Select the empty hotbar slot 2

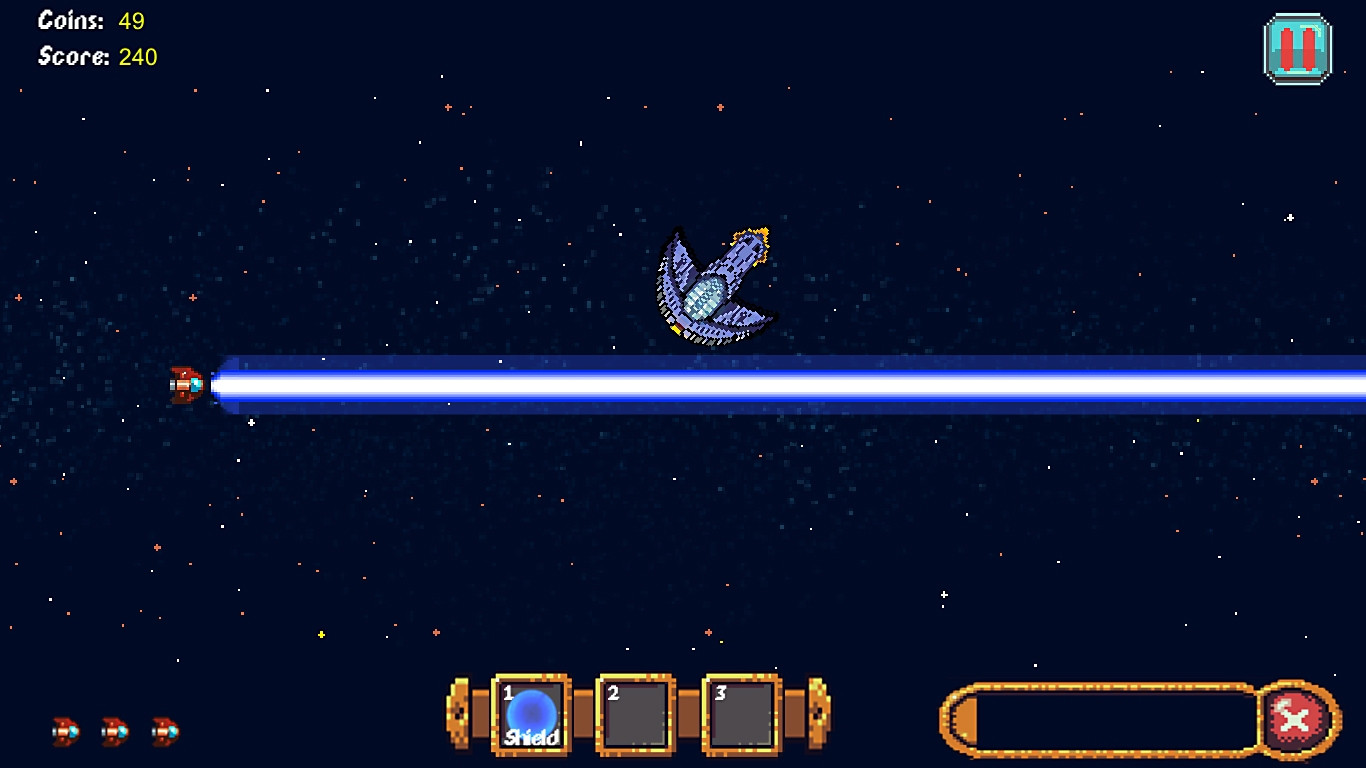636,712
